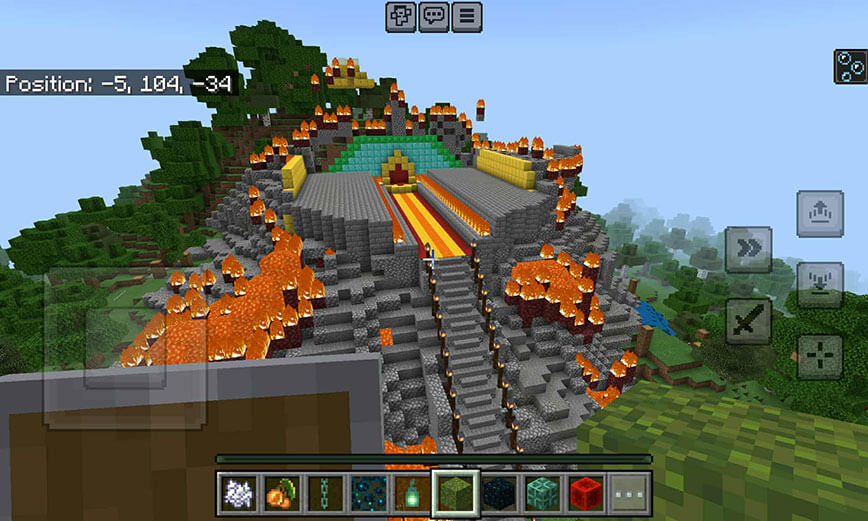Click the bubbles icon in the top-right corner

coord(849,66)
